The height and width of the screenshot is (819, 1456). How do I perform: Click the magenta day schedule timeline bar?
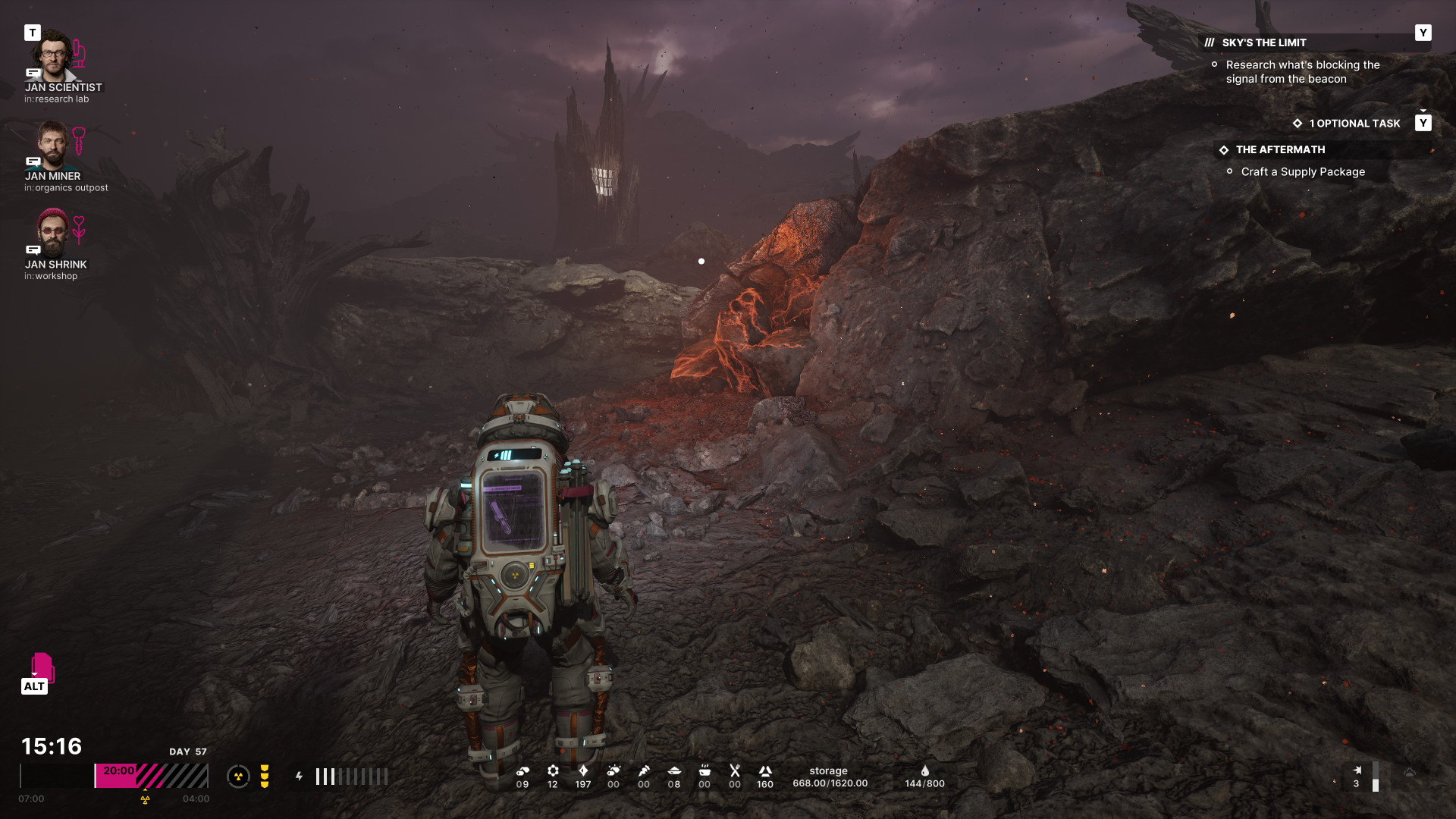pos(151,776)
